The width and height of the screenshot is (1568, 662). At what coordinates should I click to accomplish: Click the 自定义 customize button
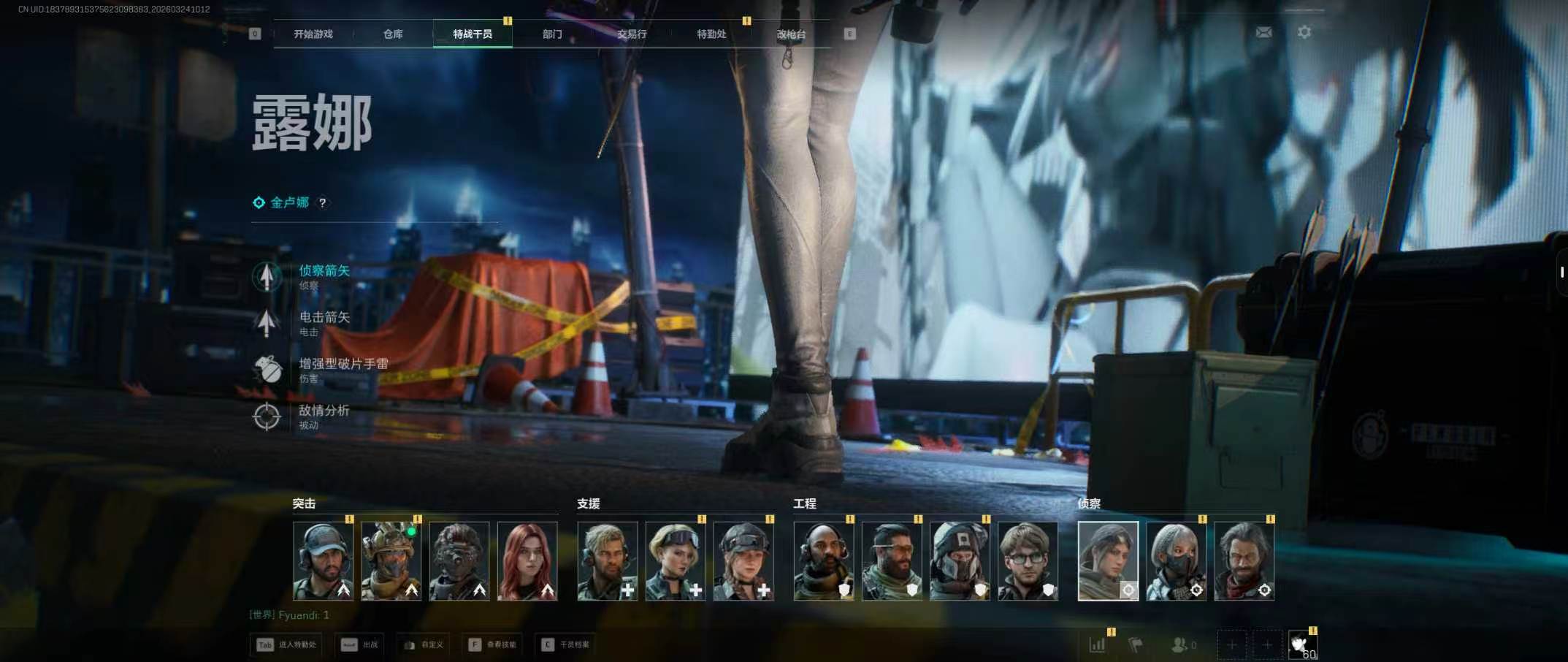424,644
